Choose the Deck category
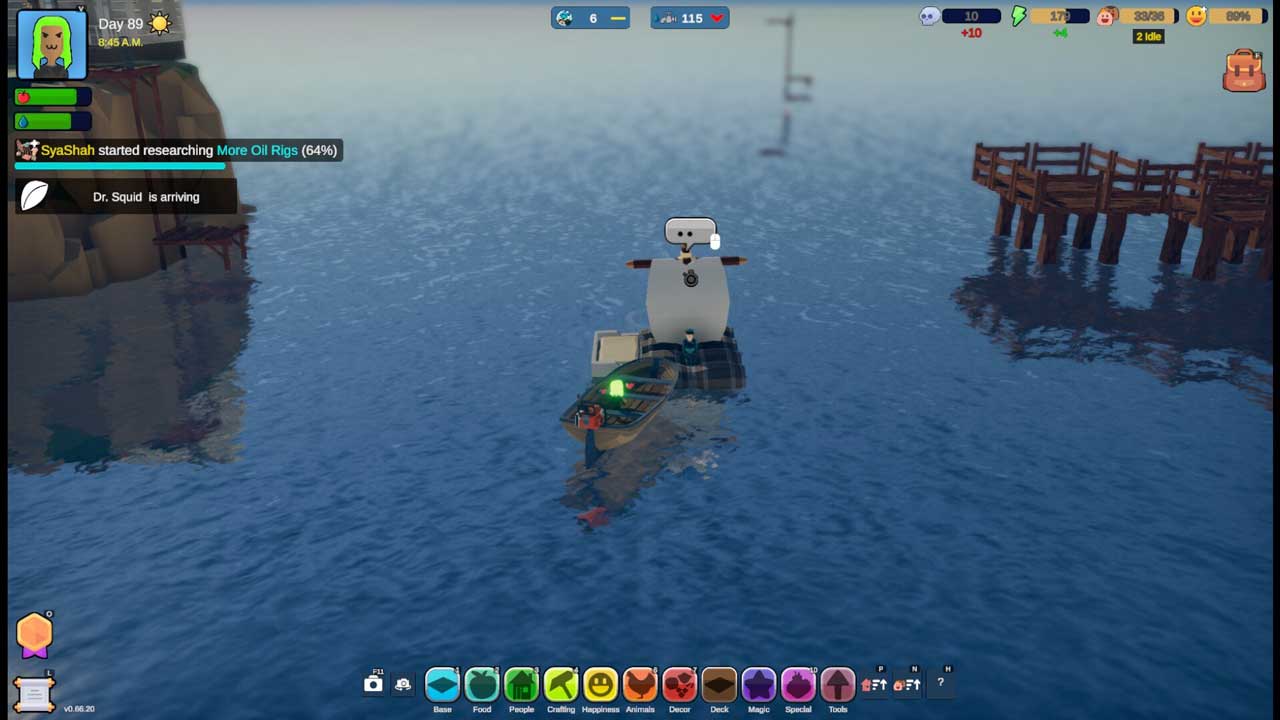Screen dimensions: 1280x720 pyautogui.click(x=719, y=685)
